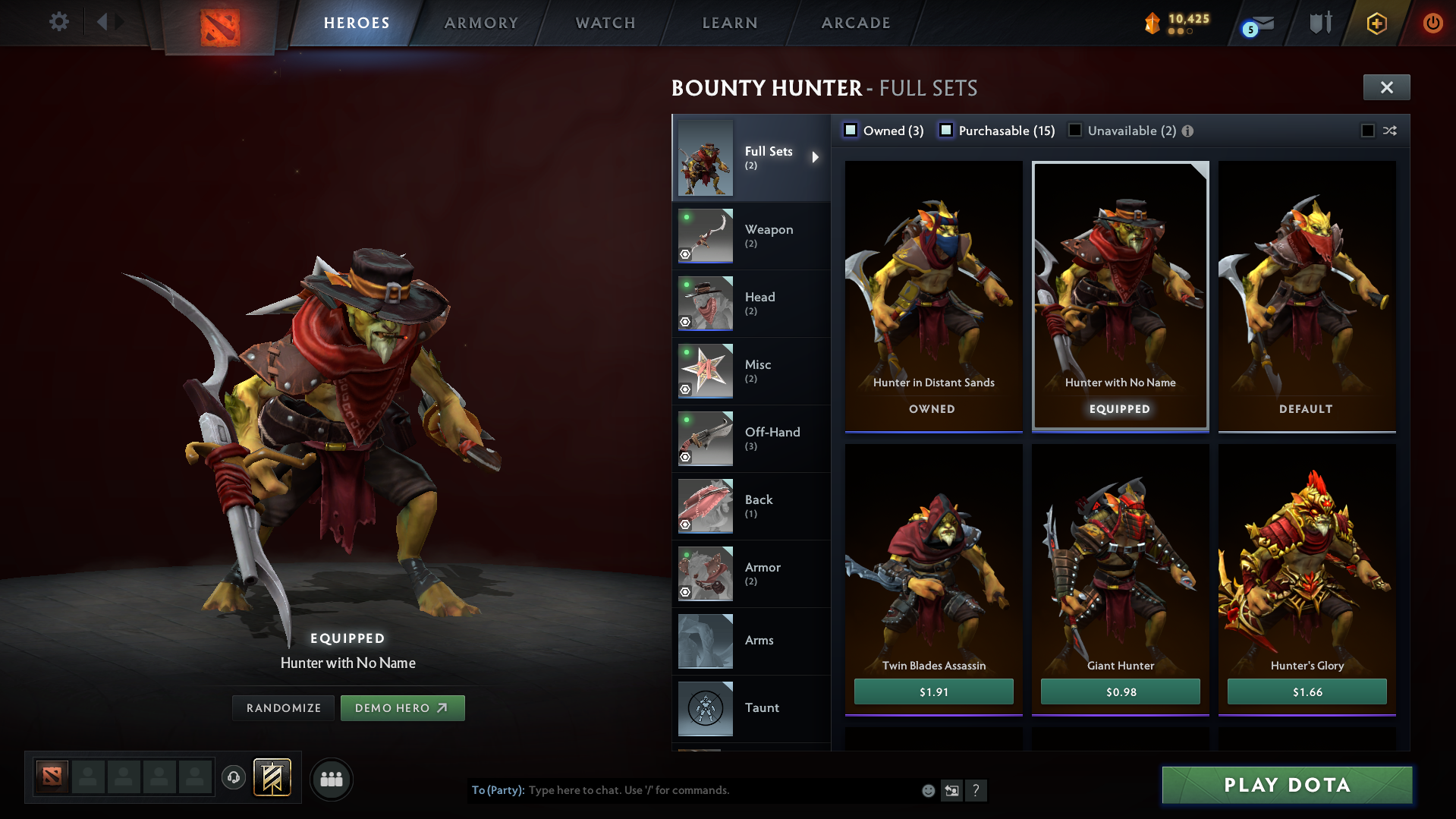The image size is (1456, 819).
Task: Switch to the ARMORY tab
Action: [x=481, y=23]
